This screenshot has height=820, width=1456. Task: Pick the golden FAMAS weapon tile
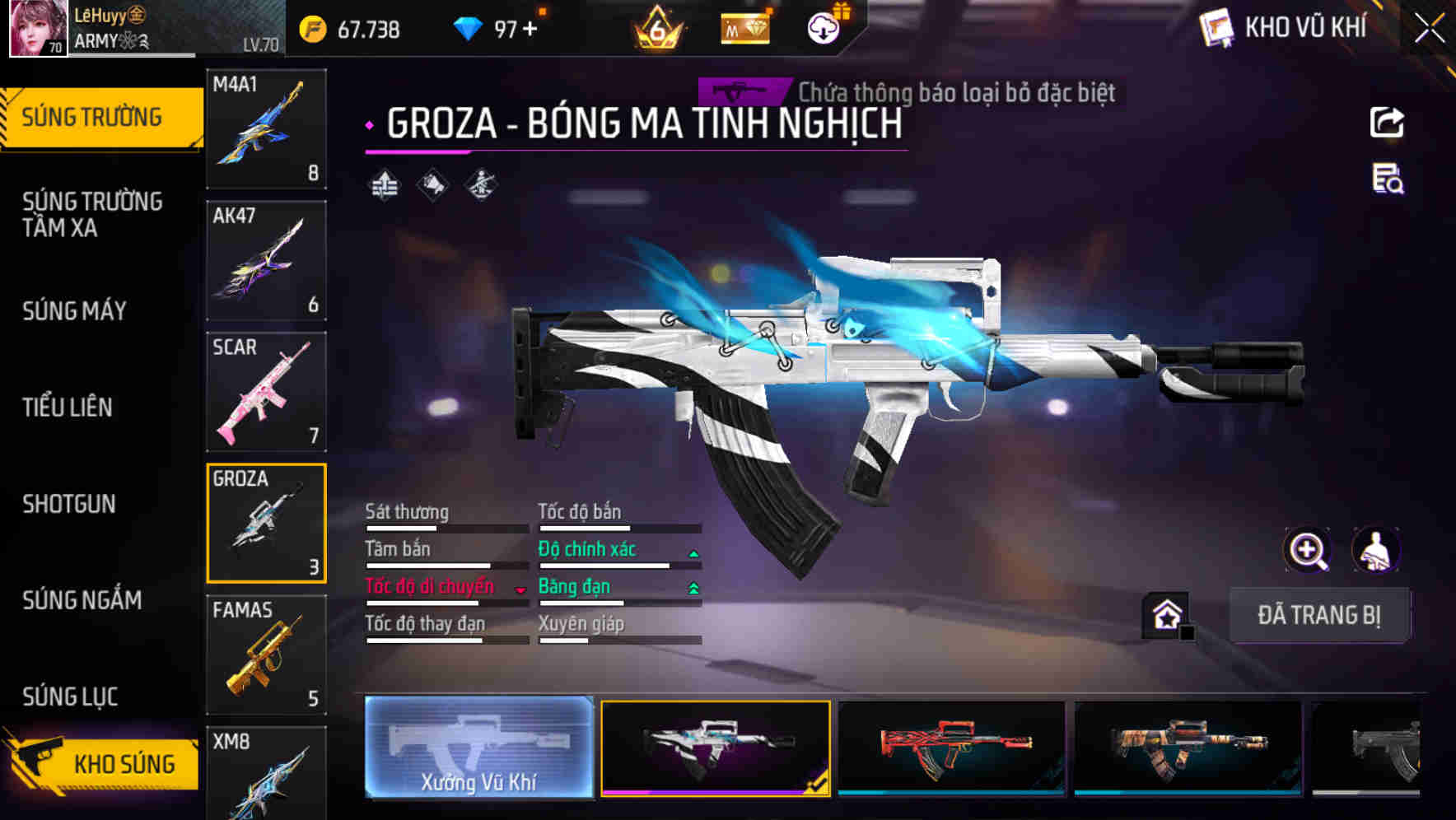[x=266, y=655]
